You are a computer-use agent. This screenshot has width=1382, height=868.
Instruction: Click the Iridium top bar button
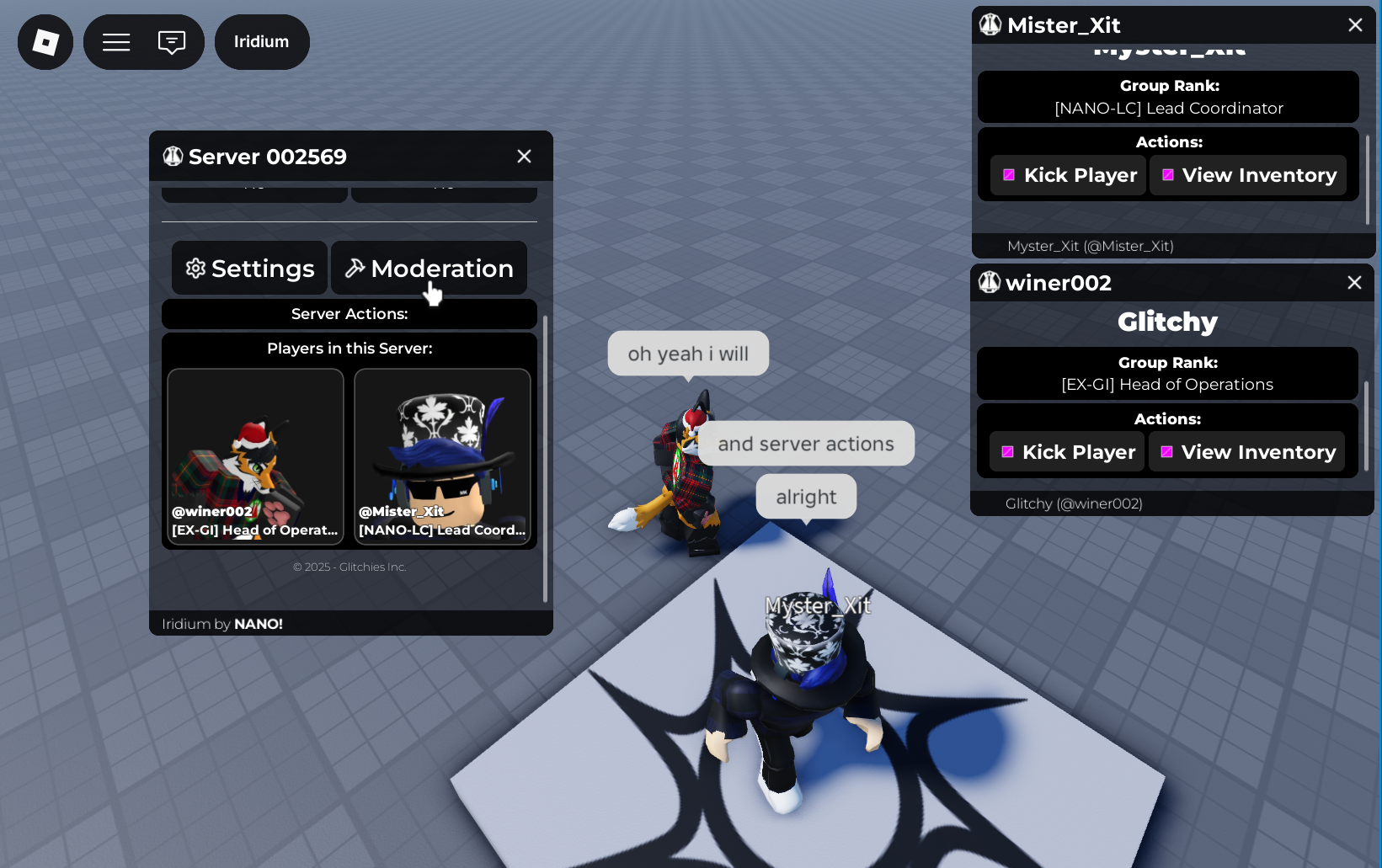(x=262, y=42)
